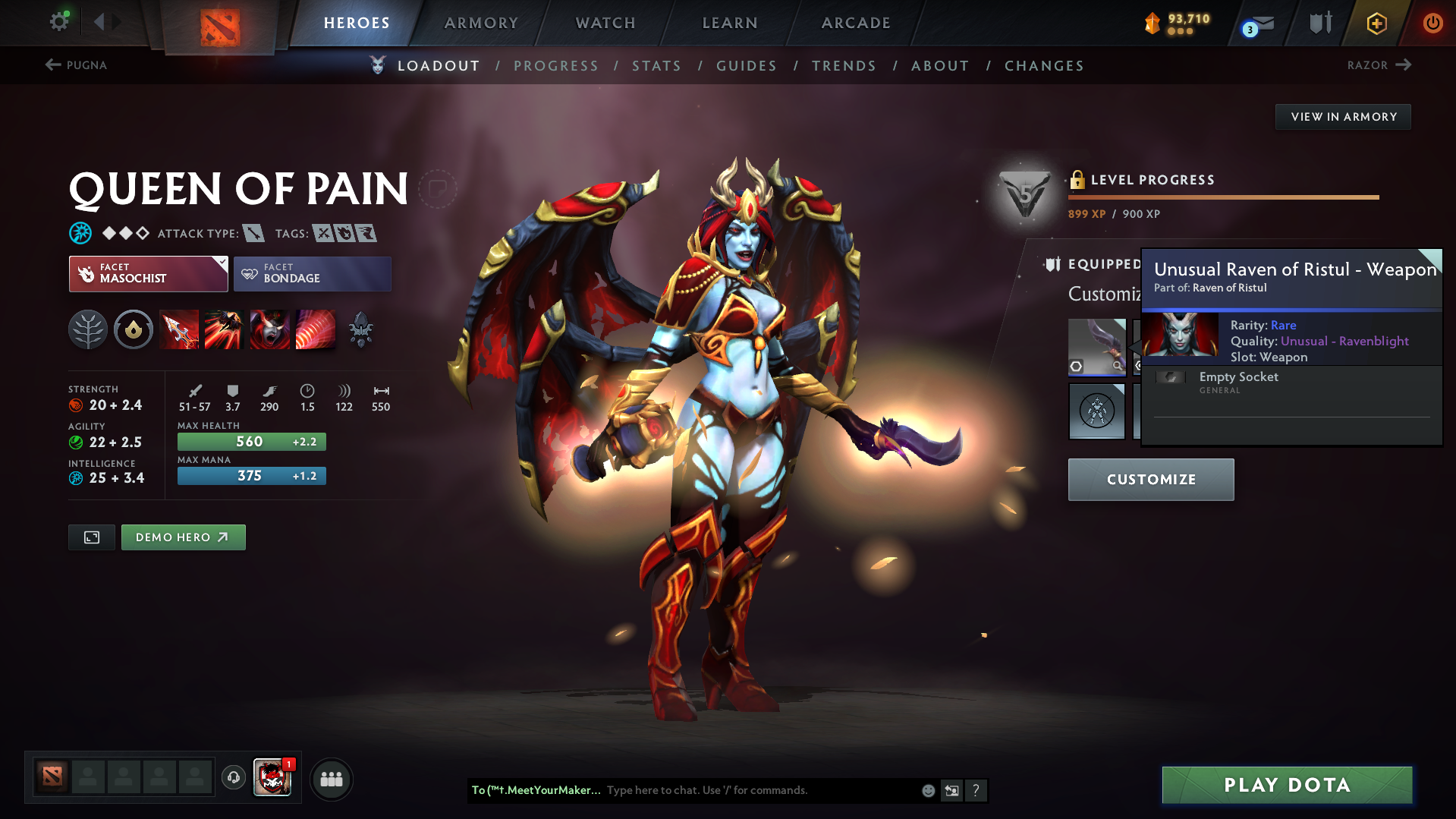Click View in Armory button
The height and width of the screenshot is (819, 1456).
1343,117
